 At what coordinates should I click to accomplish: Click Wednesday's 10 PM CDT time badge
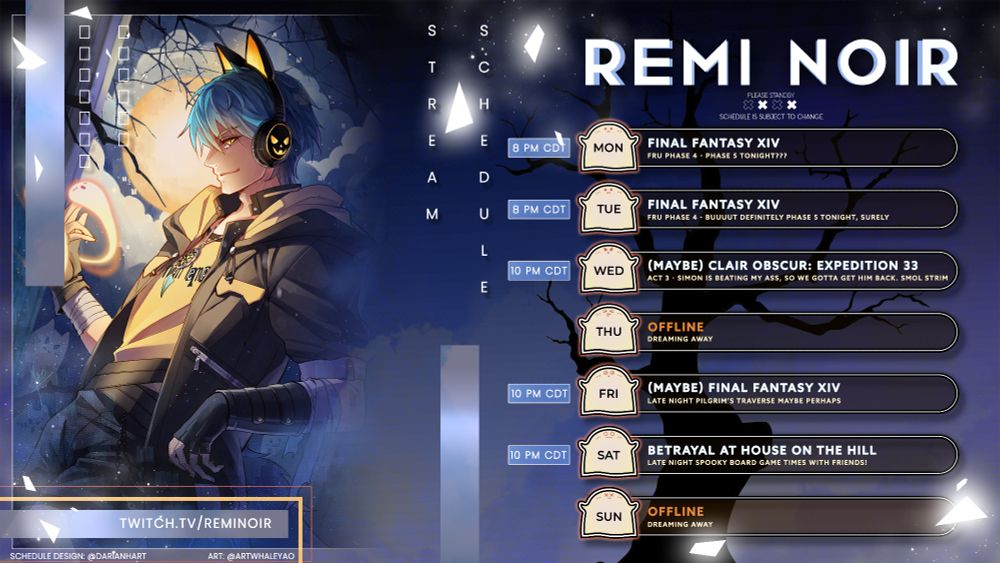point(538,271)
